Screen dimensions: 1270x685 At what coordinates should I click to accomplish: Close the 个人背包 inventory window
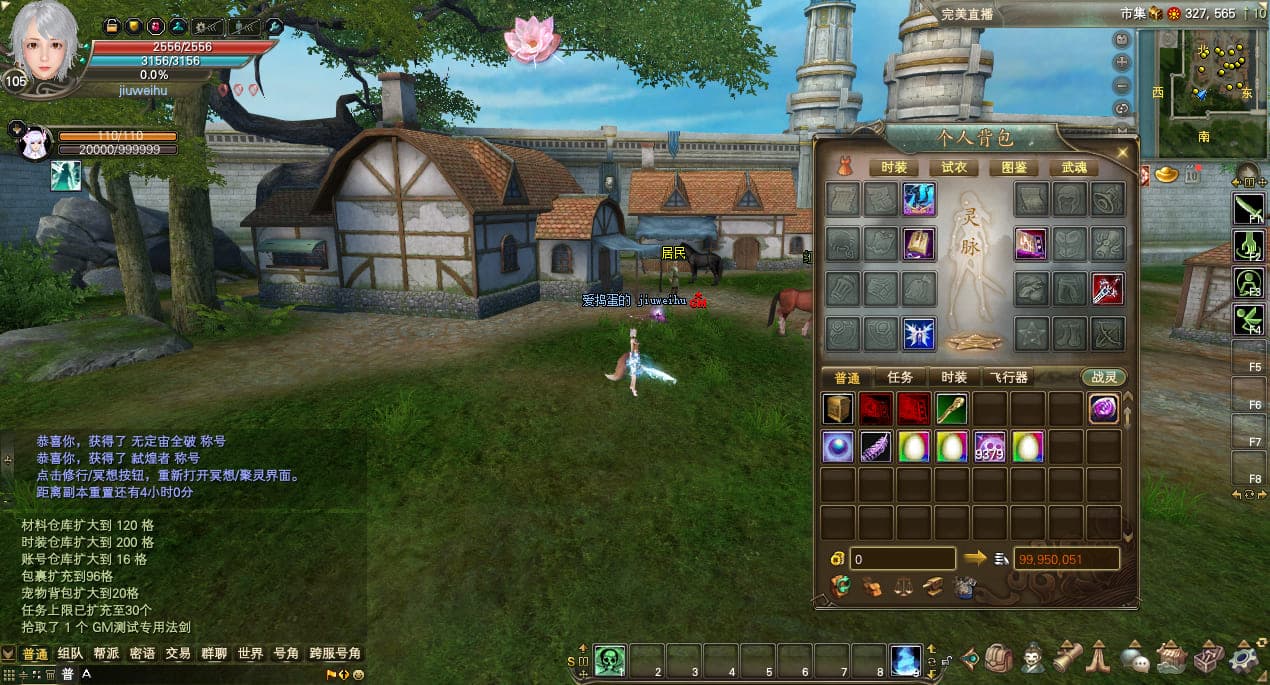pyautogui.click(x=1122, y=152)
